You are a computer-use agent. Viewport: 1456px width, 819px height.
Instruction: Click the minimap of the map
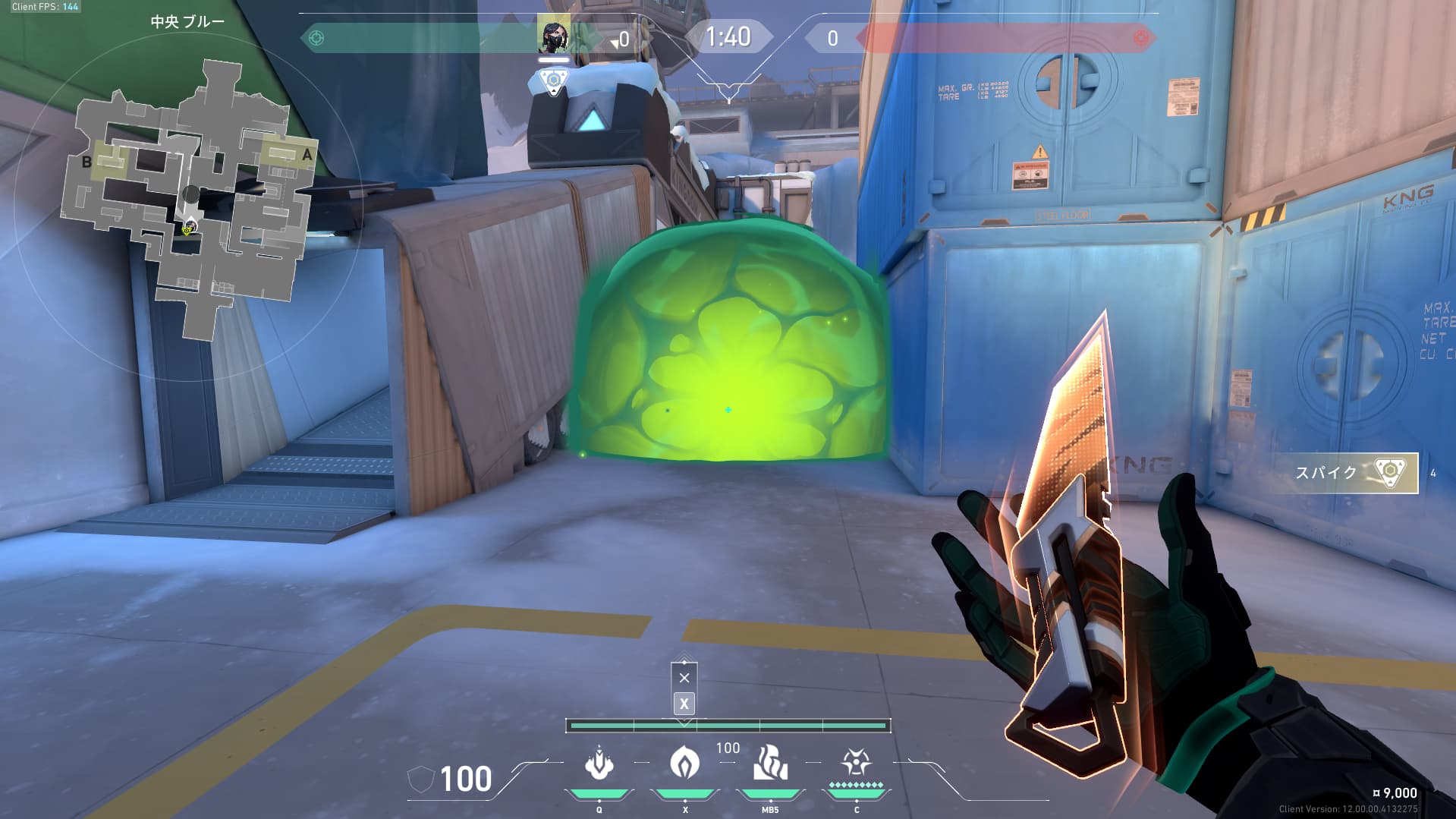[x=190, y=199]
